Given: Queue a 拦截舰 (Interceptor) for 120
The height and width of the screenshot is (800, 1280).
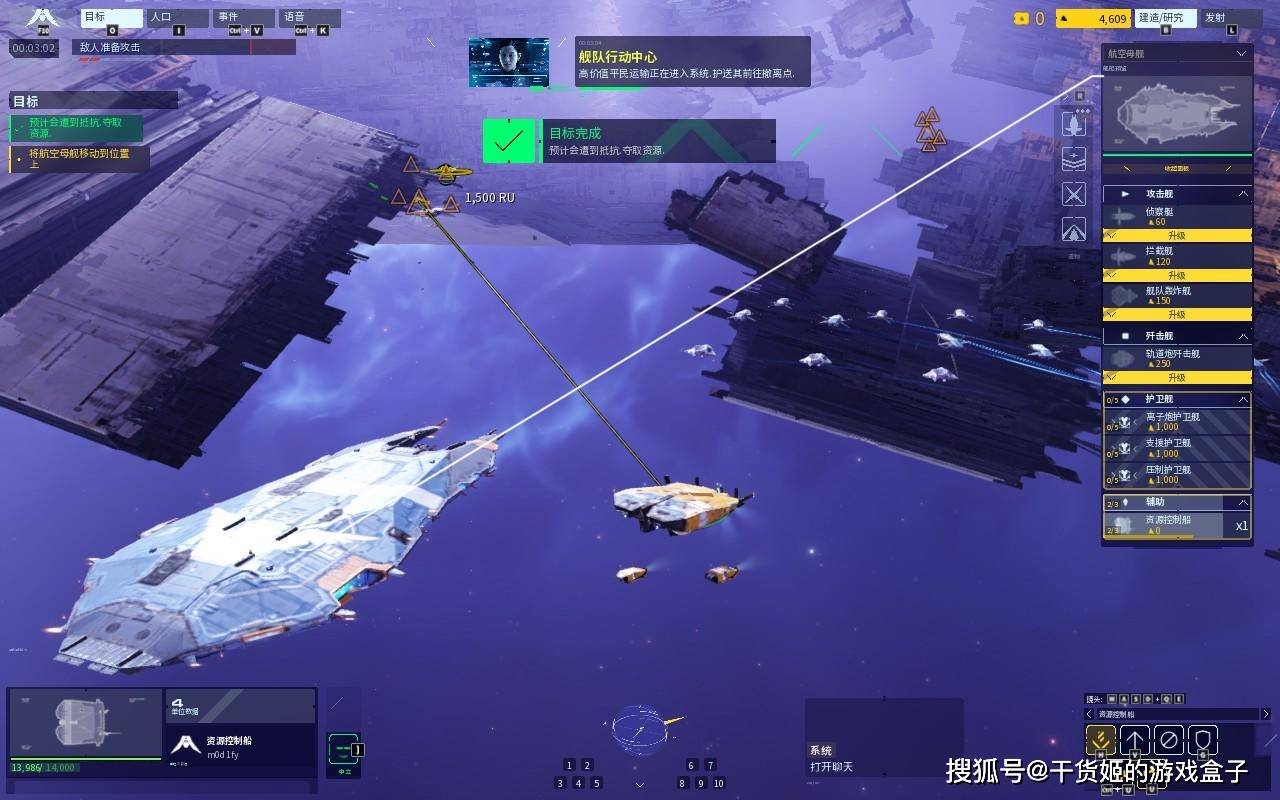Looking at the screenshot, I should tap(1177, 256).
